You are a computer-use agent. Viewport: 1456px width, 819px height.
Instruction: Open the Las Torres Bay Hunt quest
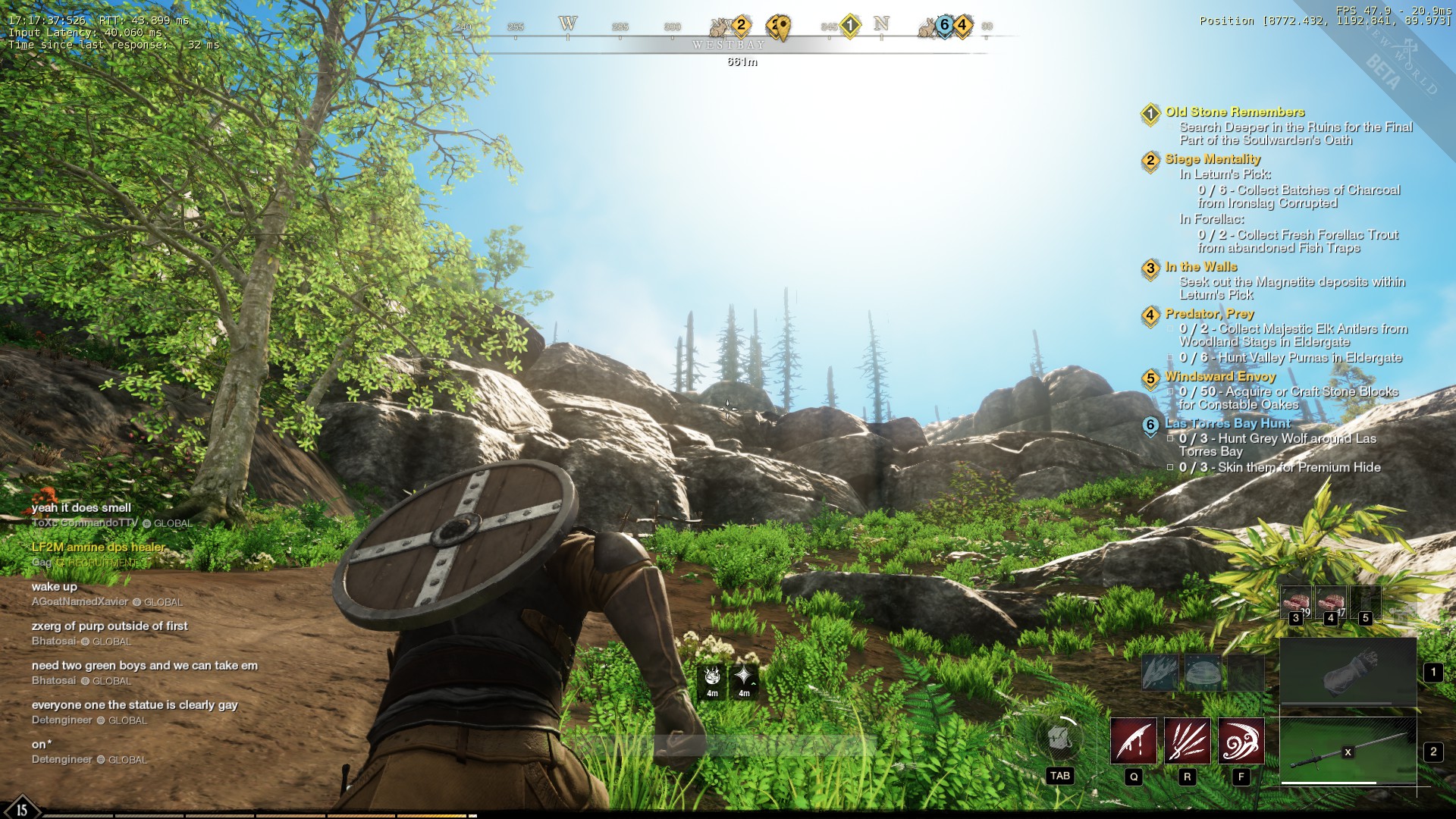(1227, 424)
